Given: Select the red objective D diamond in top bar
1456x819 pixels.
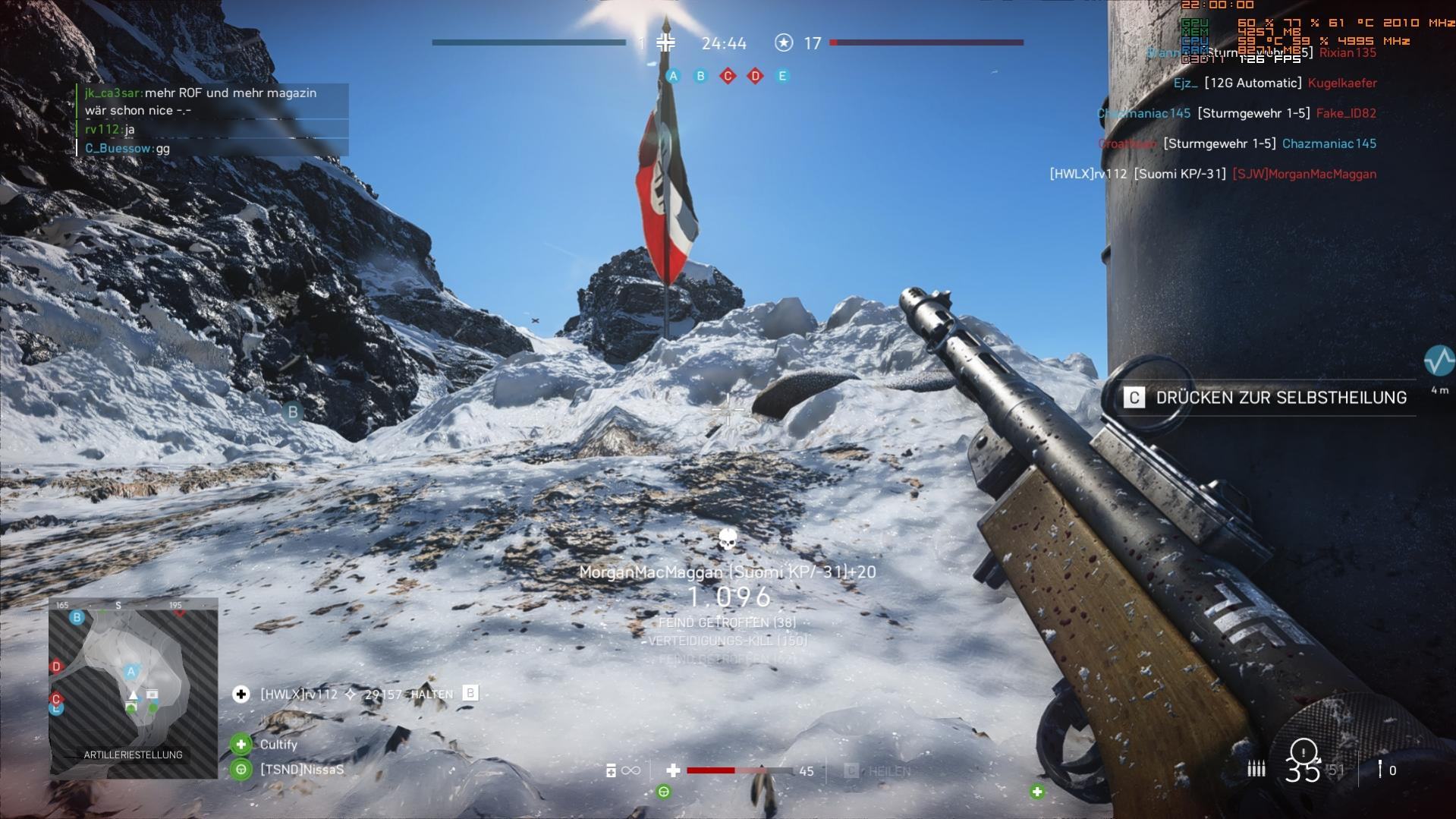Looking at the screenshot, I should (x=755, y=76).
